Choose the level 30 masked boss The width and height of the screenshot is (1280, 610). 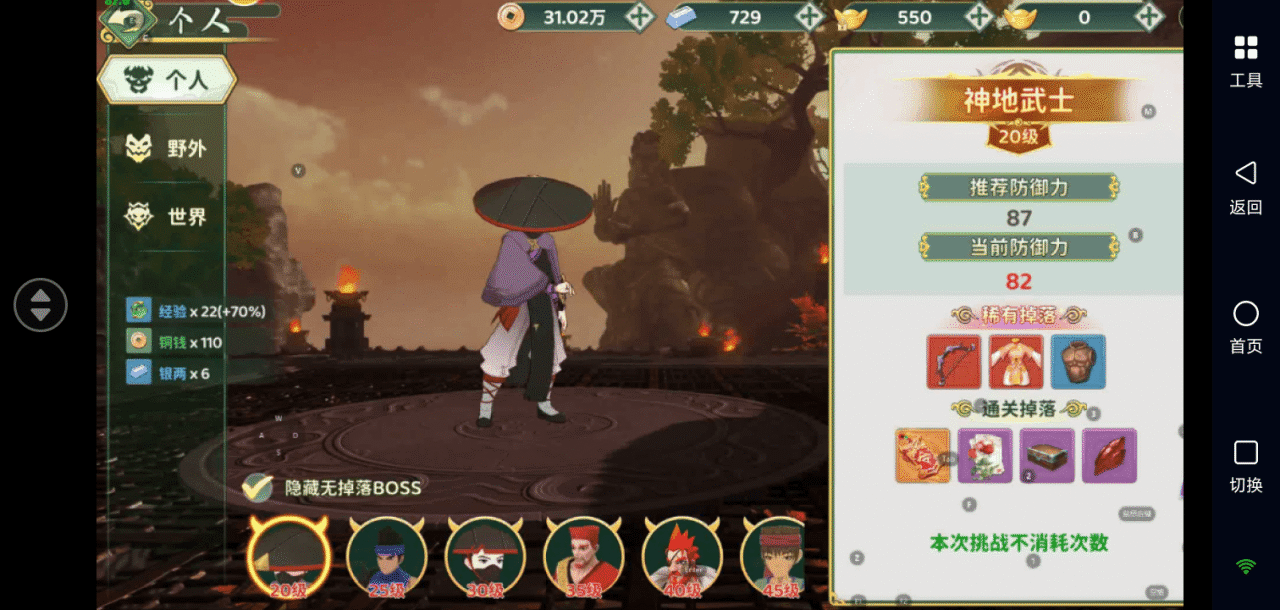485,557
